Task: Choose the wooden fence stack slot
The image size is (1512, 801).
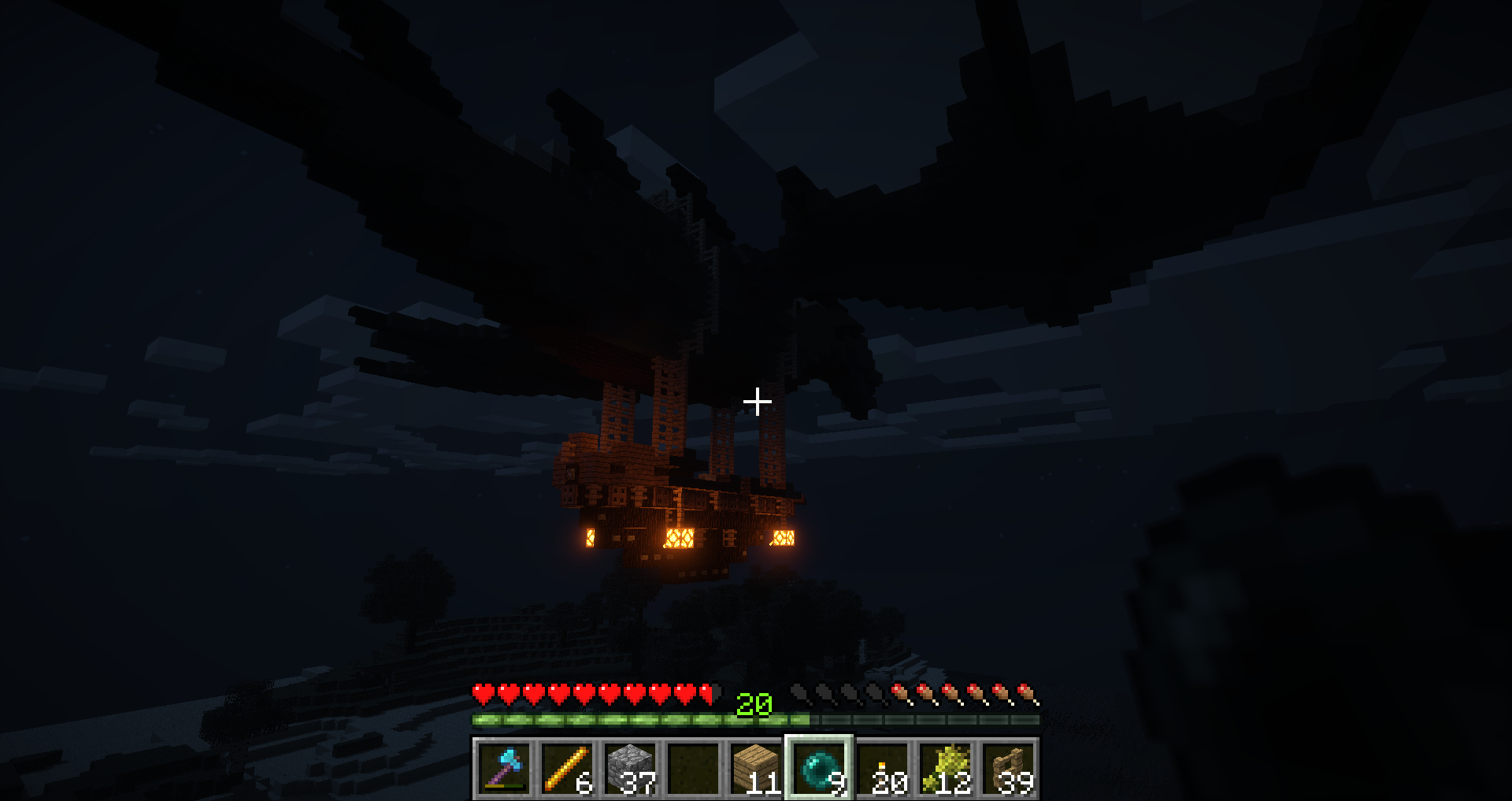Action: tap(1007, 768)
